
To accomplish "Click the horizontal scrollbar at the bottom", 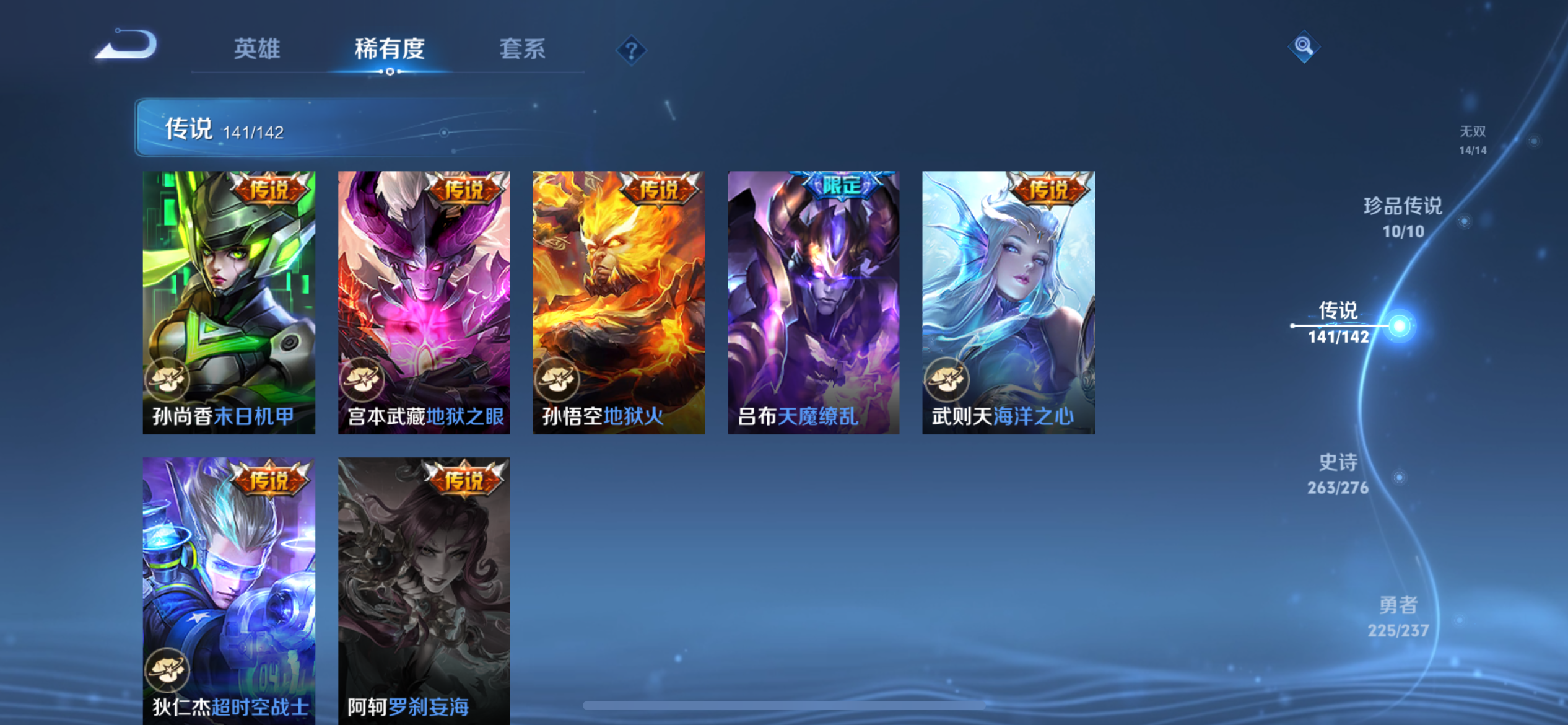I will point(784,704).
